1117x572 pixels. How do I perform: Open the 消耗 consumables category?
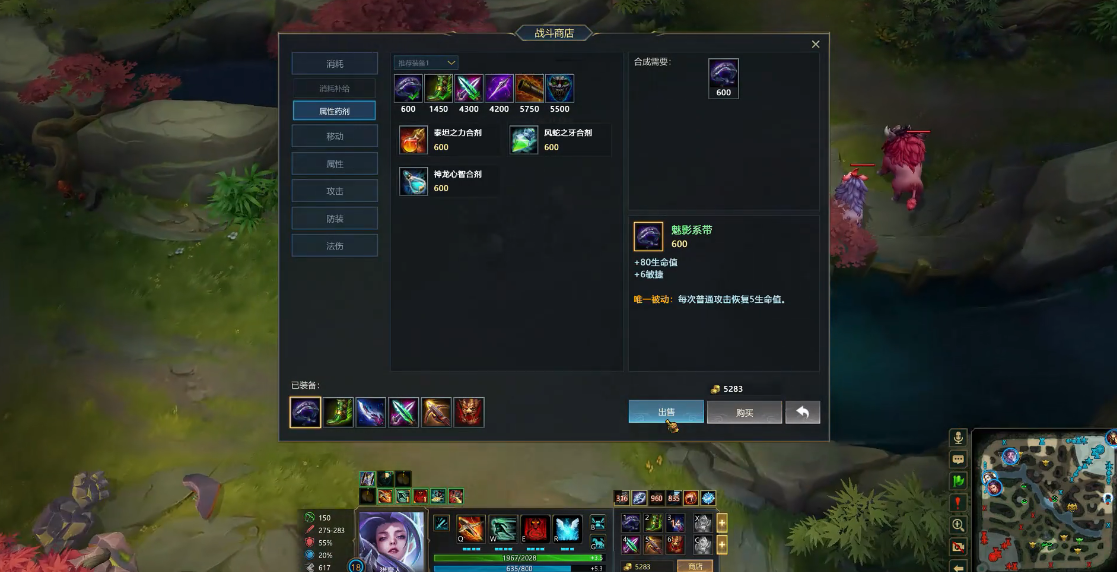point(334,63)
